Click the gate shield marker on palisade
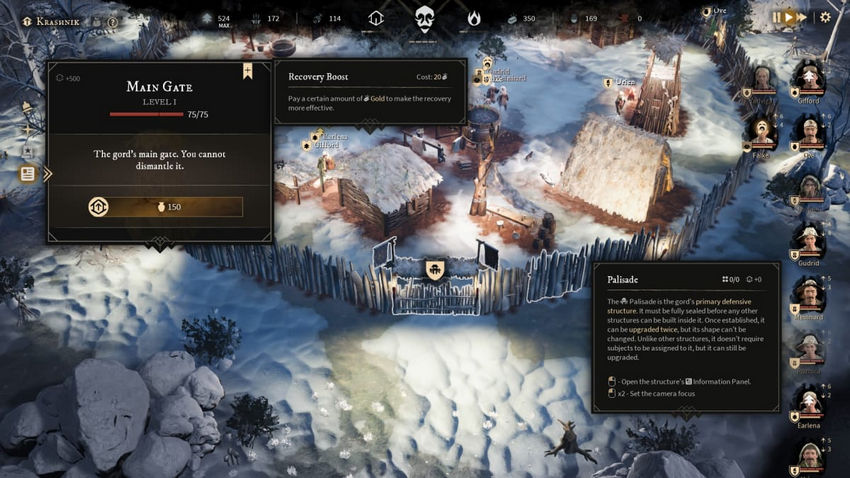The width and height of the screenshot is (850, 478). point(435,269)
